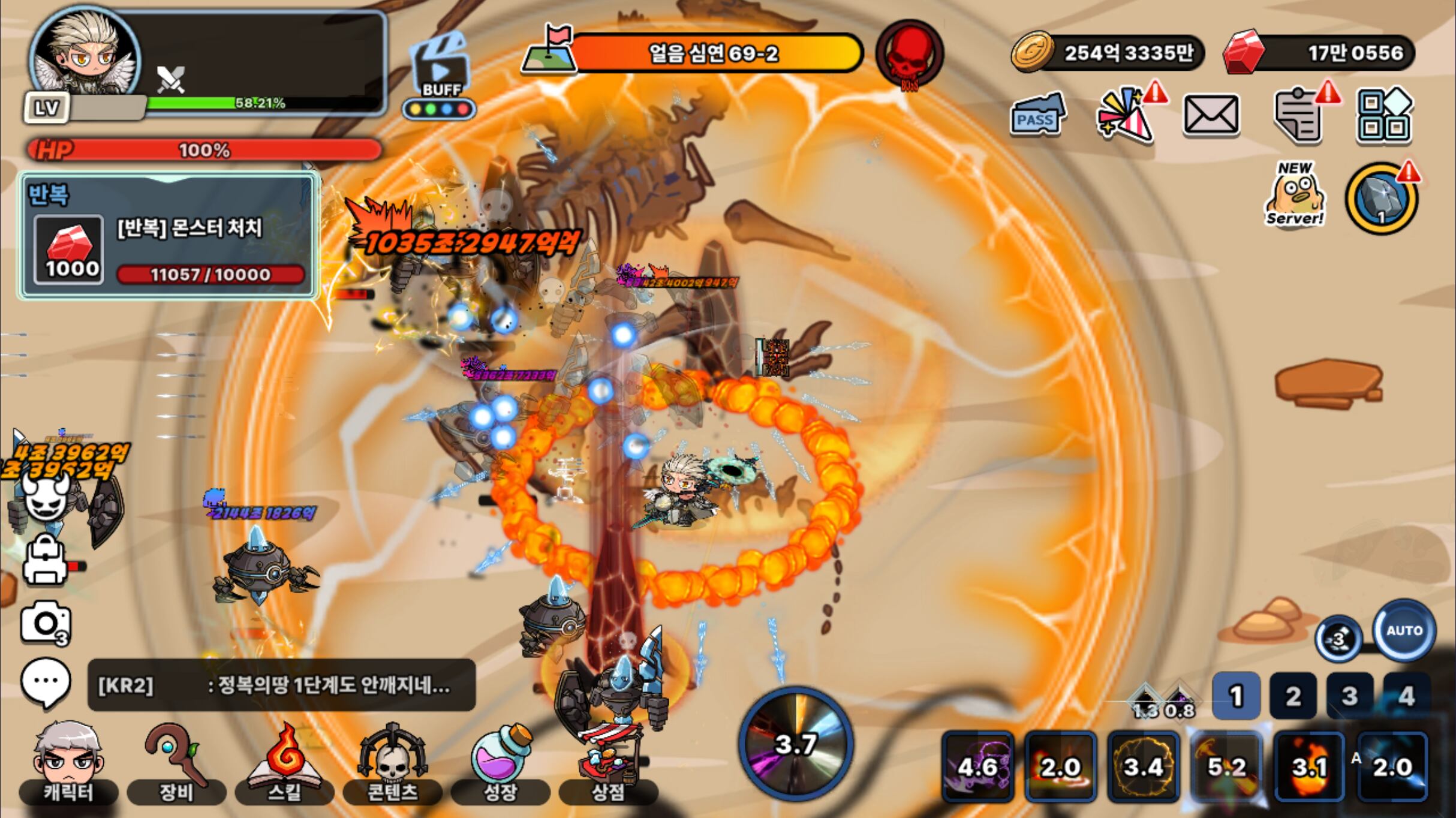Open the quest clipboard list
This screenshot has height=818, width=1456.
point(1299,115)
